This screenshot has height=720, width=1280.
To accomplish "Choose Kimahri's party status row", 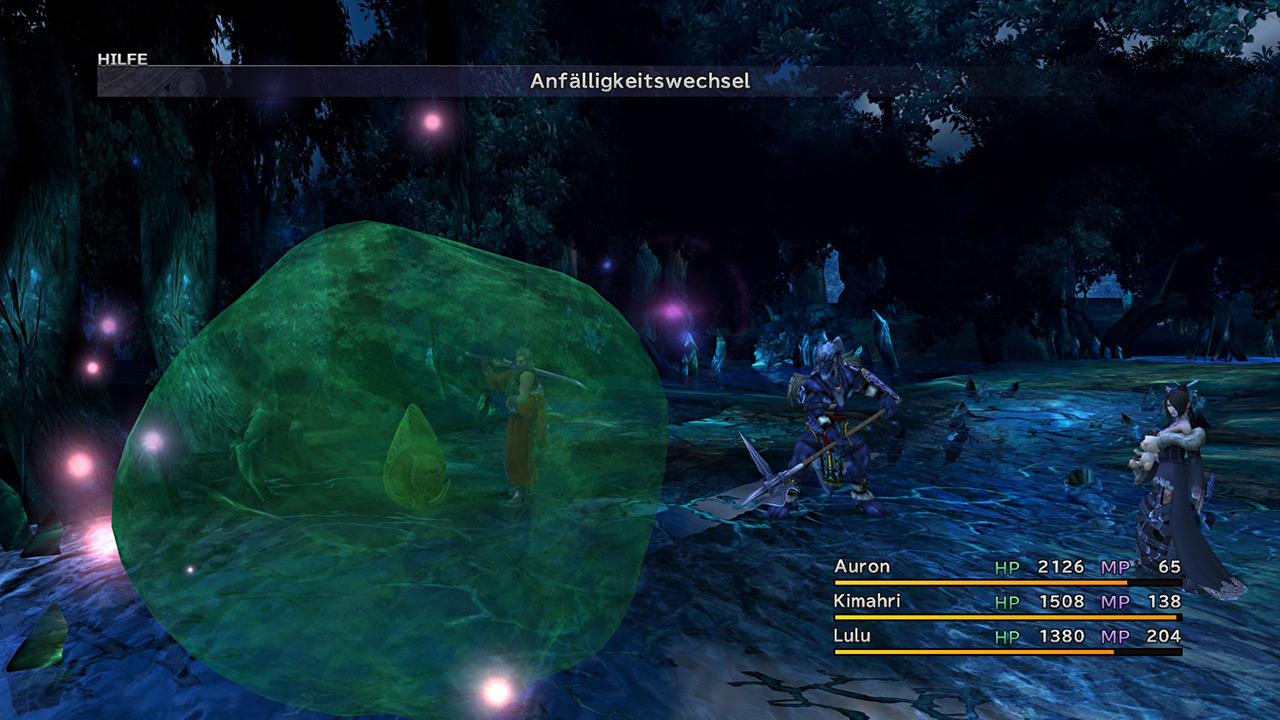I will 867,602.
